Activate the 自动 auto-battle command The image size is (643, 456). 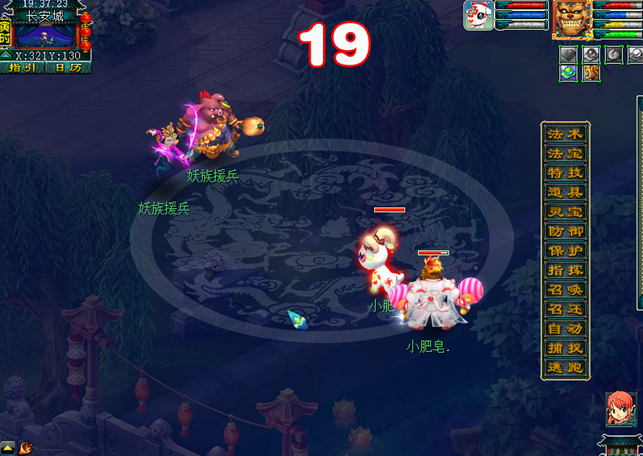(x=565, y=329)
